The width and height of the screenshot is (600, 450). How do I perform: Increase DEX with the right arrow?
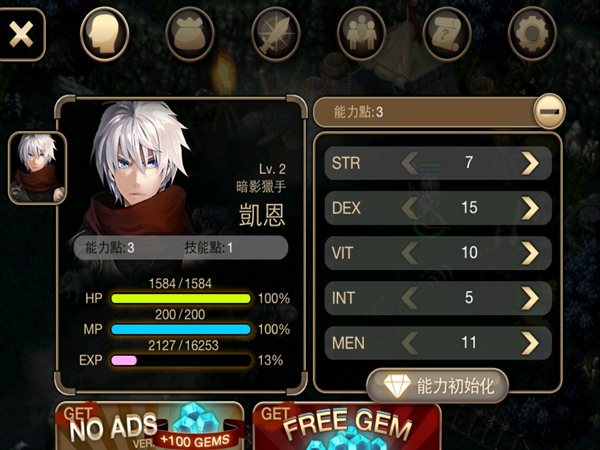pos(529,207)
